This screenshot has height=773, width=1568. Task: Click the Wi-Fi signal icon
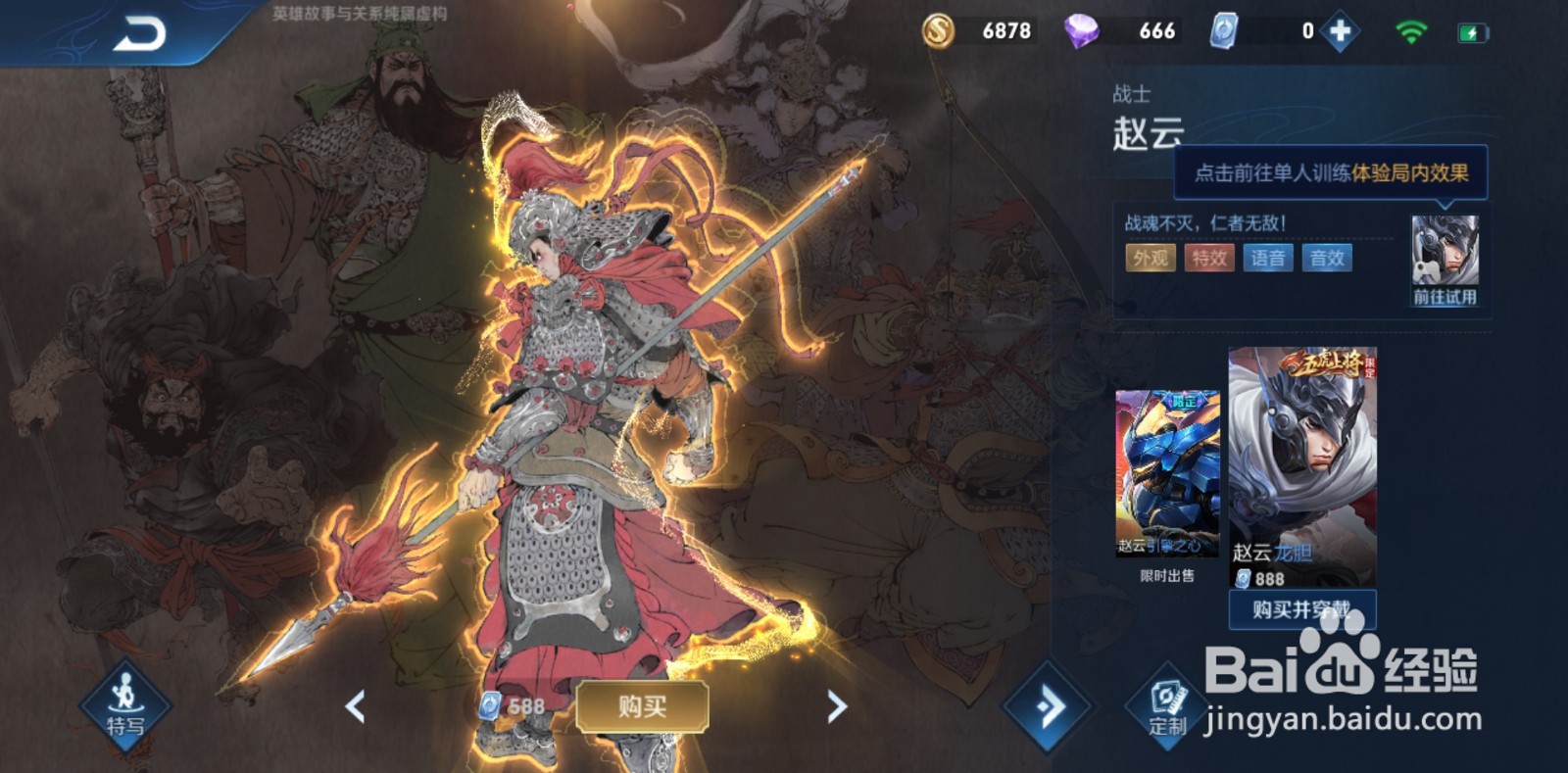[x=1409, y=31]
